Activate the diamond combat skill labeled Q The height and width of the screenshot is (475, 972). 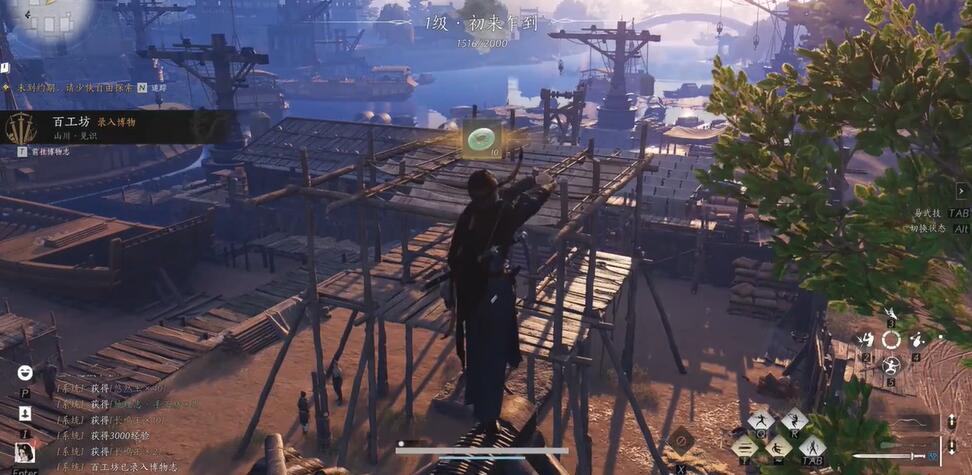[763, 421]
